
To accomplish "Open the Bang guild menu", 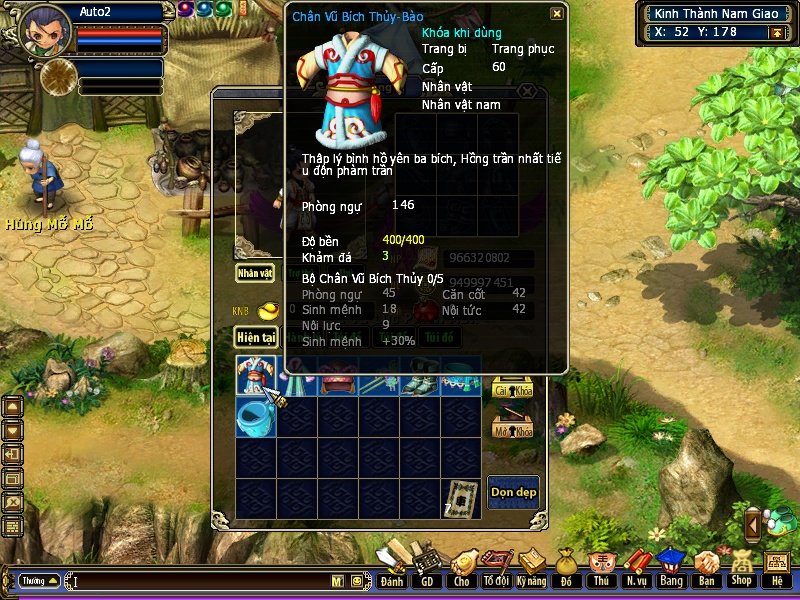I will [670, 568].
